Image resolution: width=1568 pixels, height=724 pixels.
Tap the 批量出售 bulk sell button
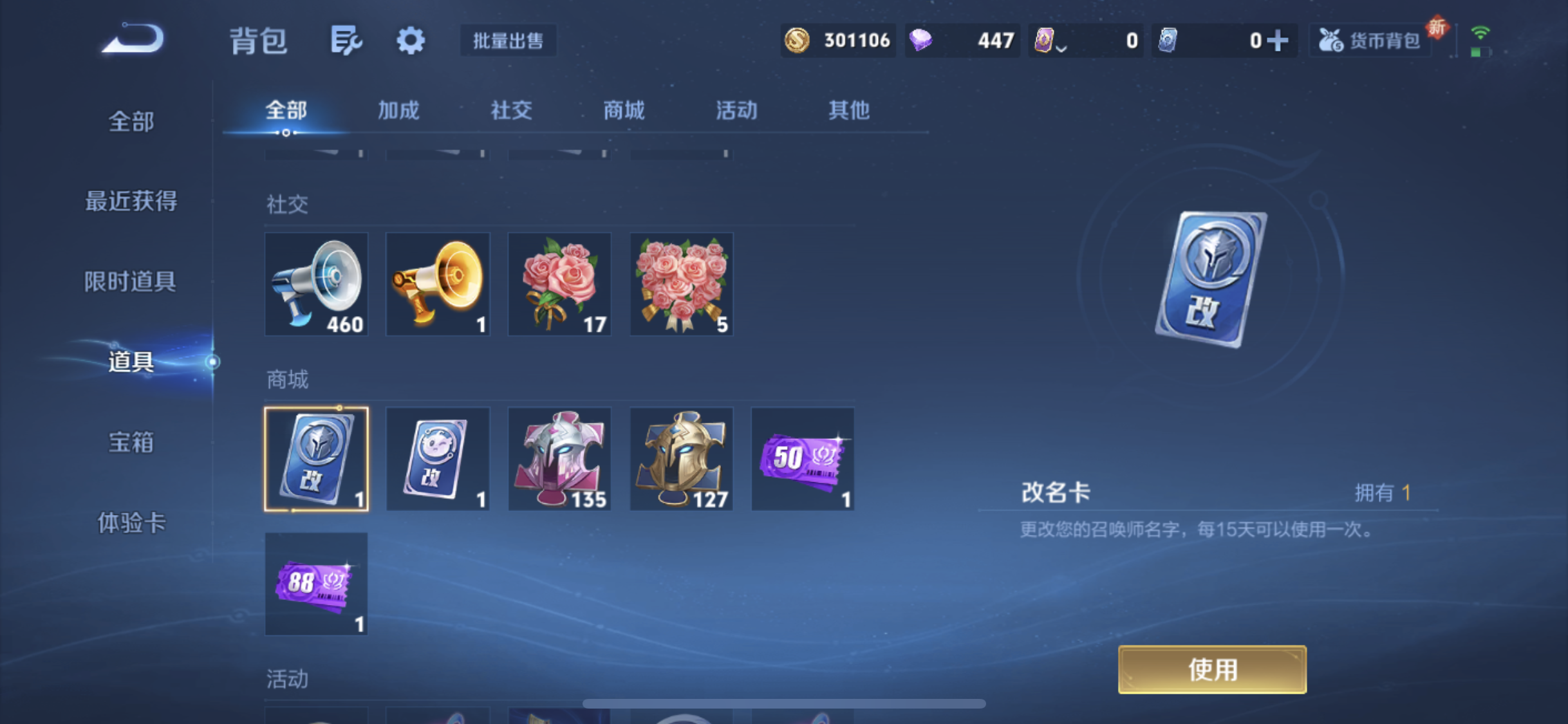pyautogui.click(x=508, y=41)
